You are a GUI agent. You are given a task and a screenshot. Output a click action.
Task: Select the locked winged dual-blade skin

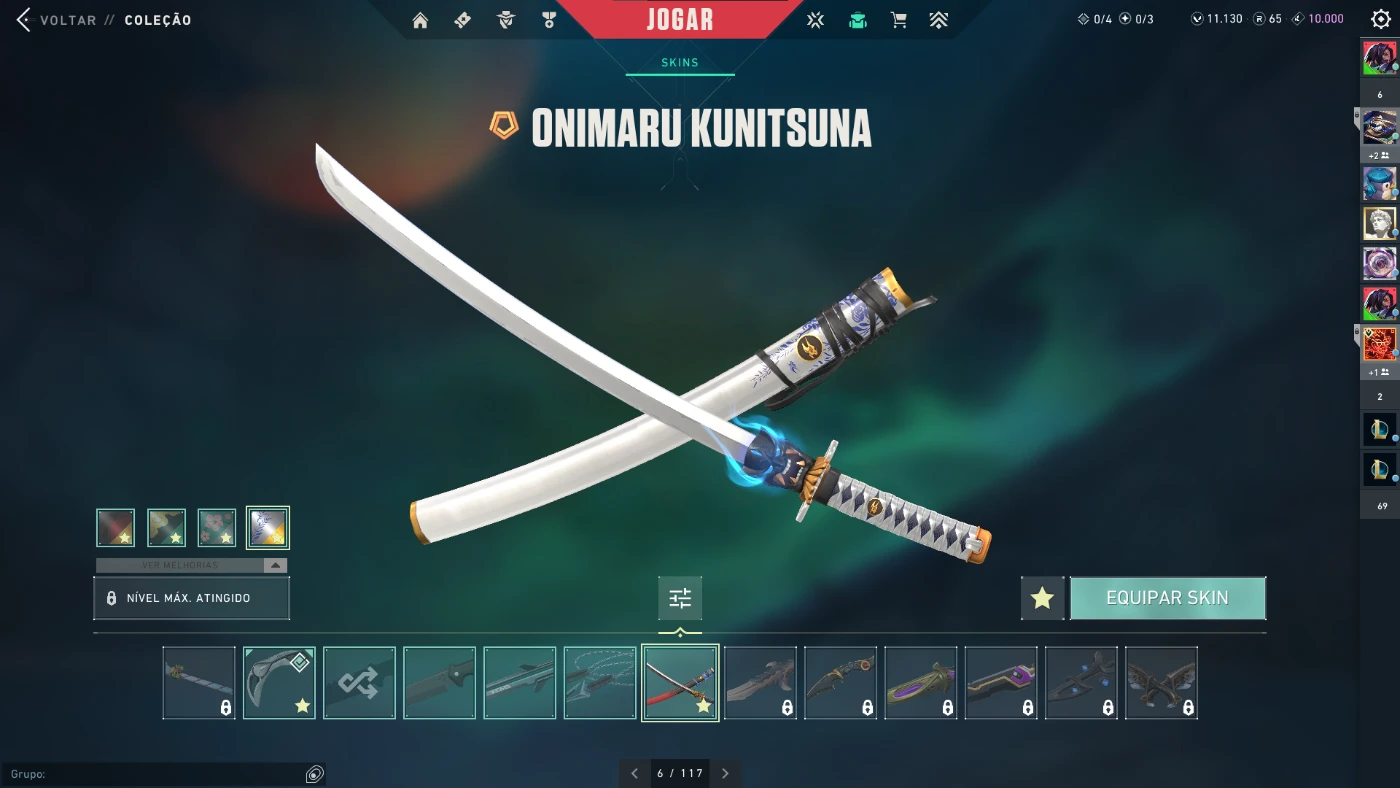[1161, 683]
